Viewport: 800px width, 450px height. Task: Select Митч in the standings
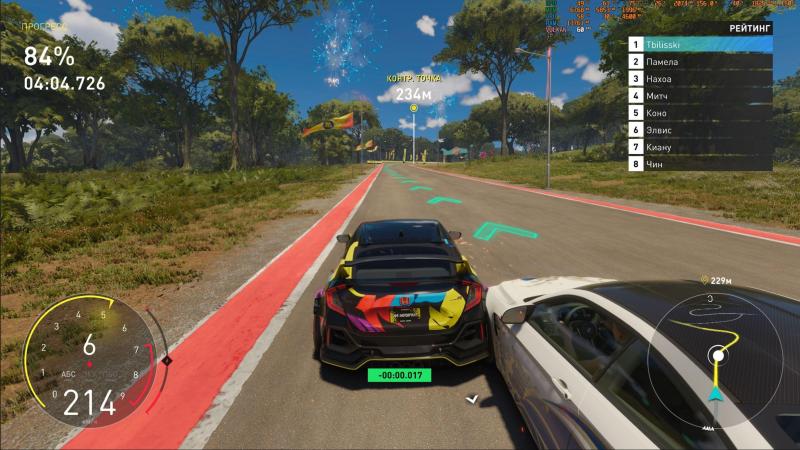coord(700,95)
